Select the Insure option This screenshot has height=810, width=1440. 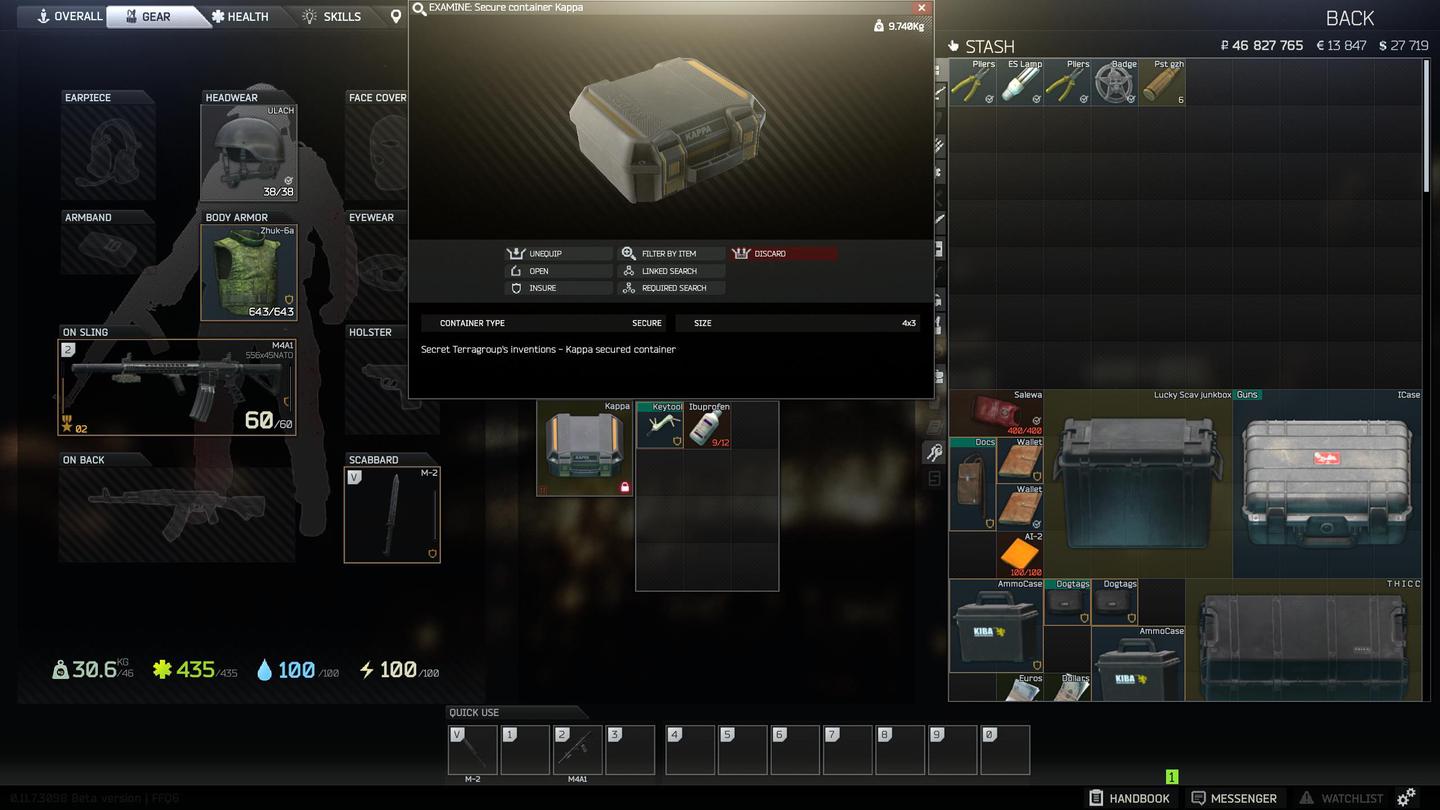pyautogui.click(x=559, y=288)
